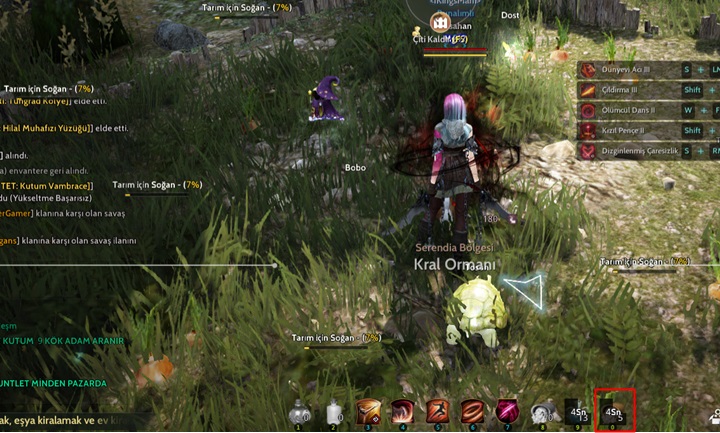Select the Dünyevi Acı III skill entry
The width and height of the screenshot is (720, 433).
626,70
